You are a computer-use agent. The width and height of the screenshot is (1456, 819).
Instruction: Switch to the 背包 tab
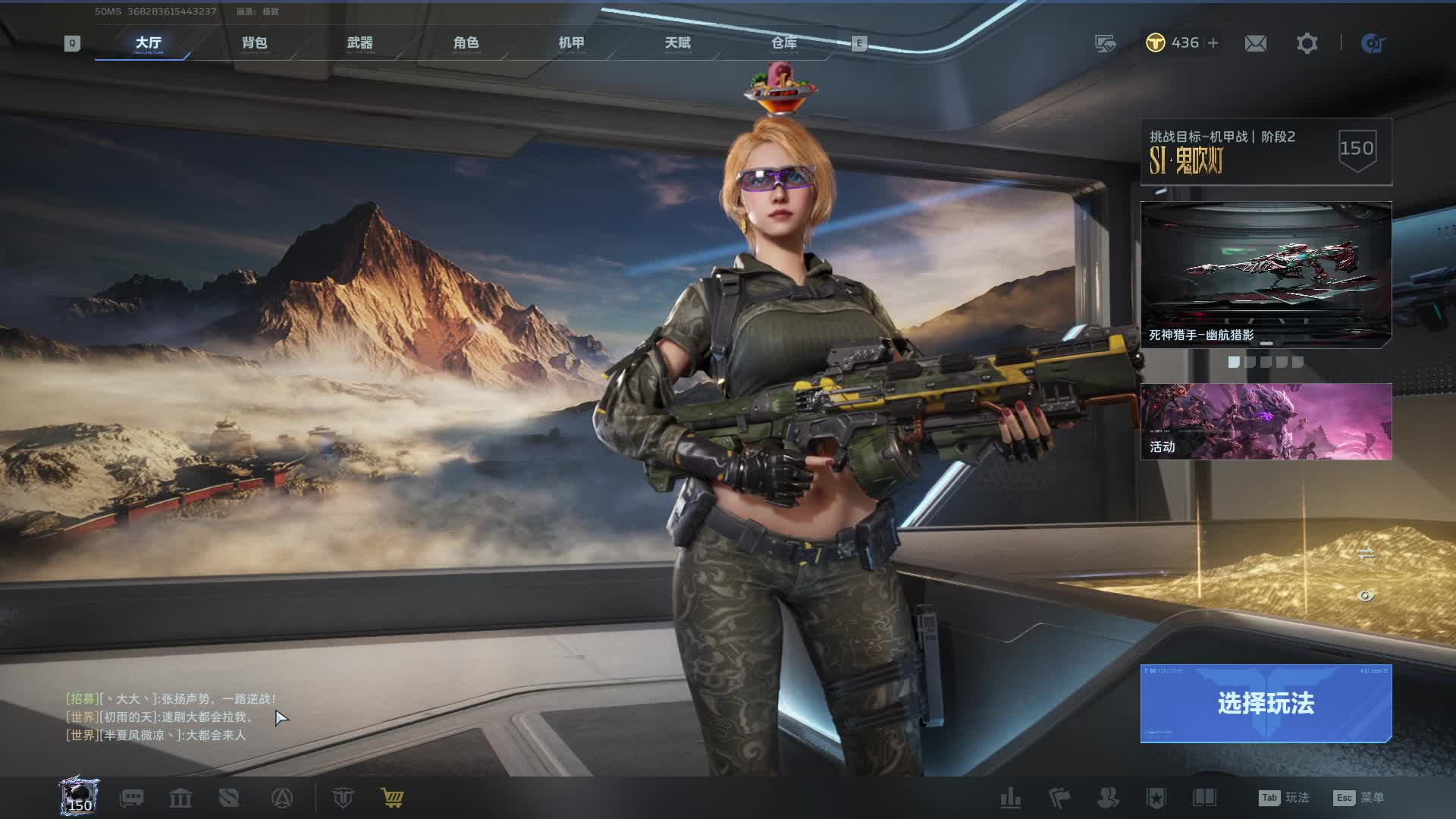254,43
